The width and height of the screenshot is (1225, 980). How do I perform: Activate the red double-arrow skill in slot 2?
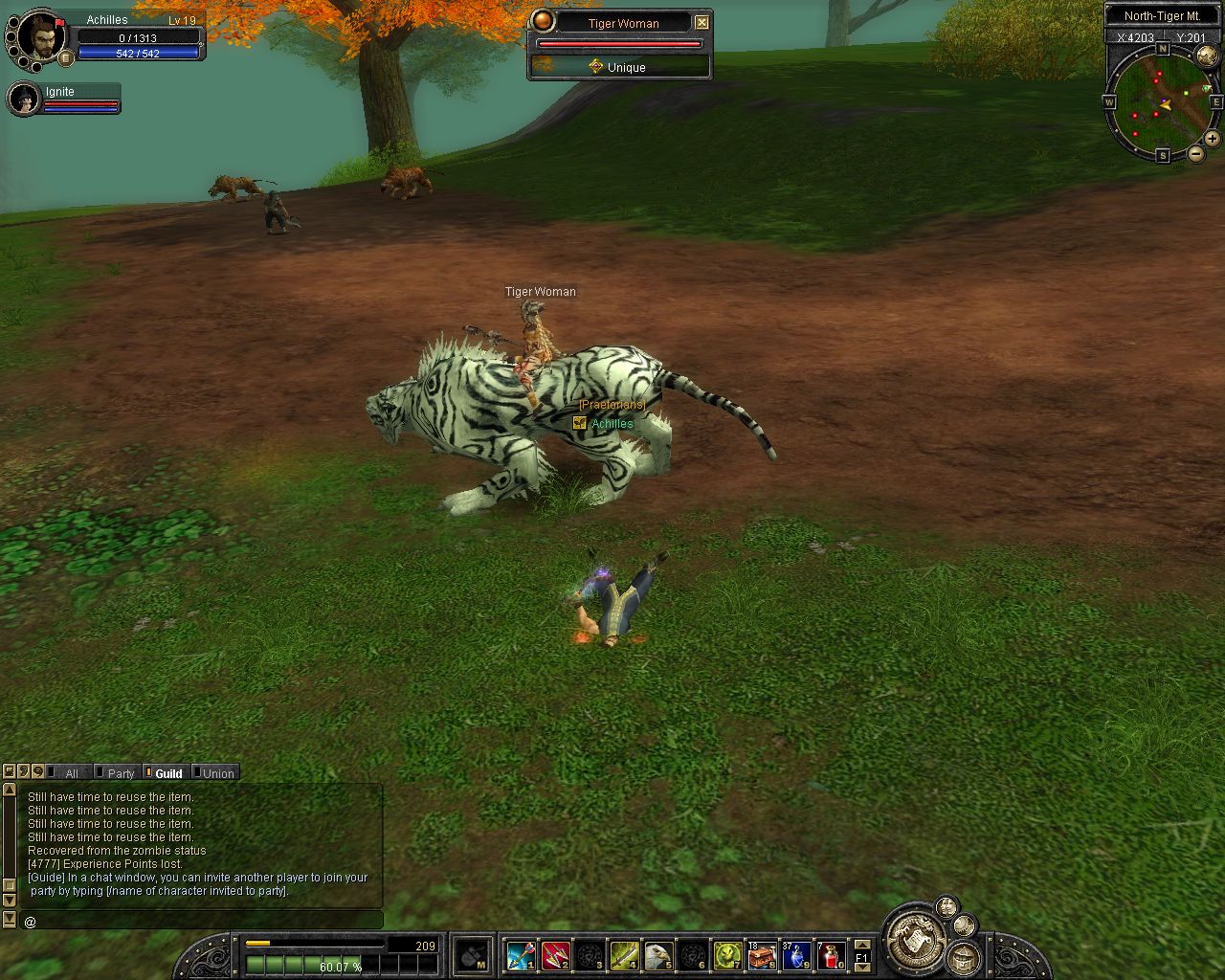(x=555, y=954)
